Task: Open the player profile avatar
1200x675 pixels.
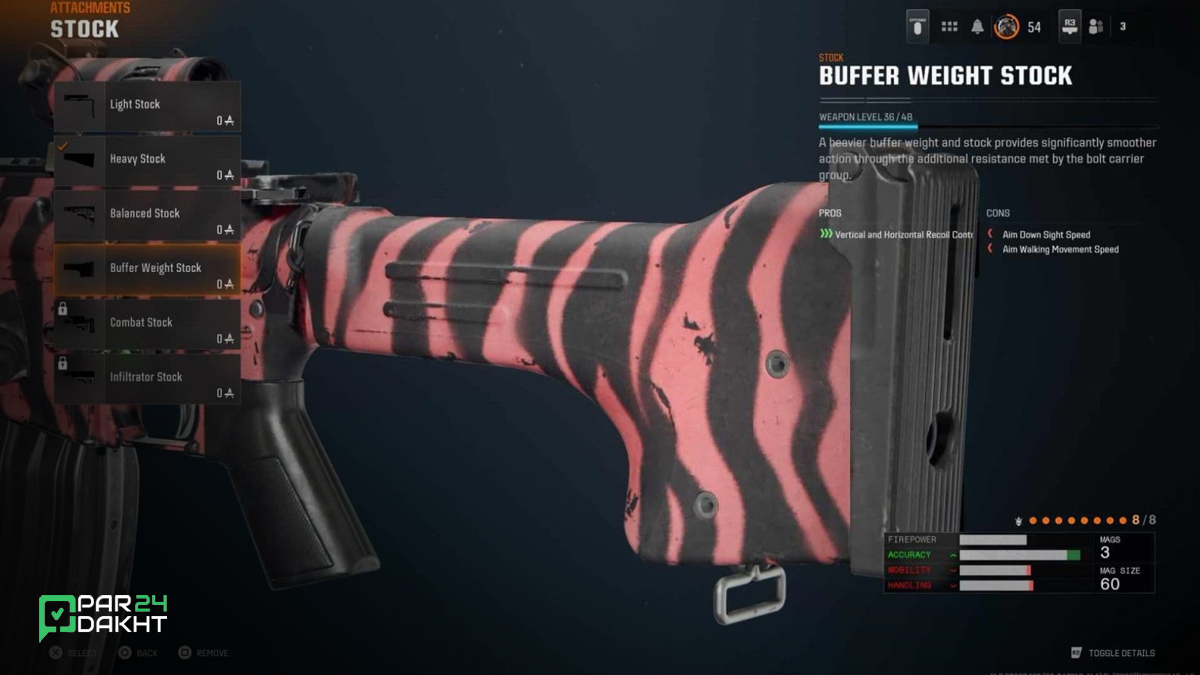Action: (1006, 27)
